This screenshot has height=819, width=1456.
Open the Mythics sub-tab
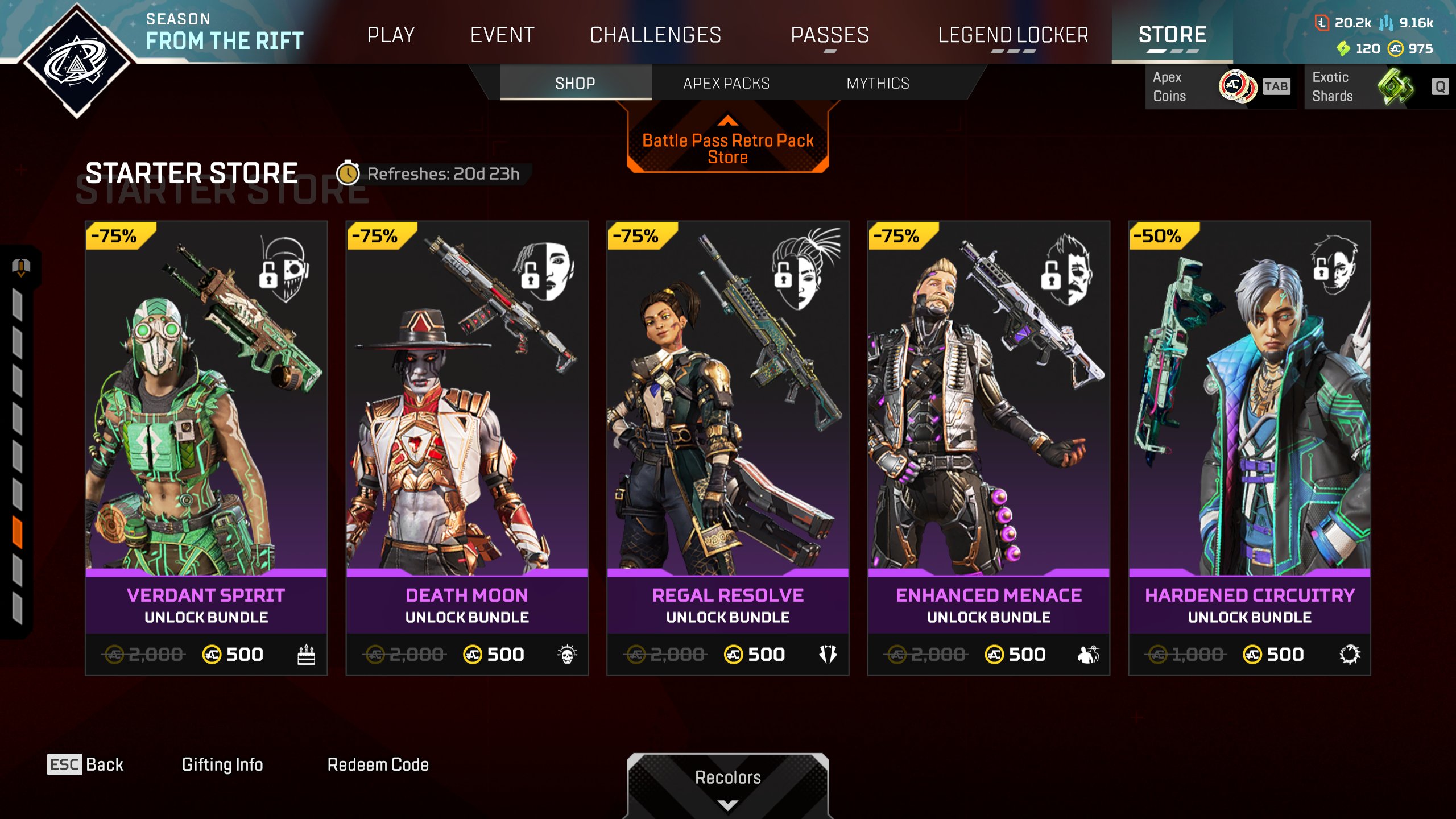878,84
